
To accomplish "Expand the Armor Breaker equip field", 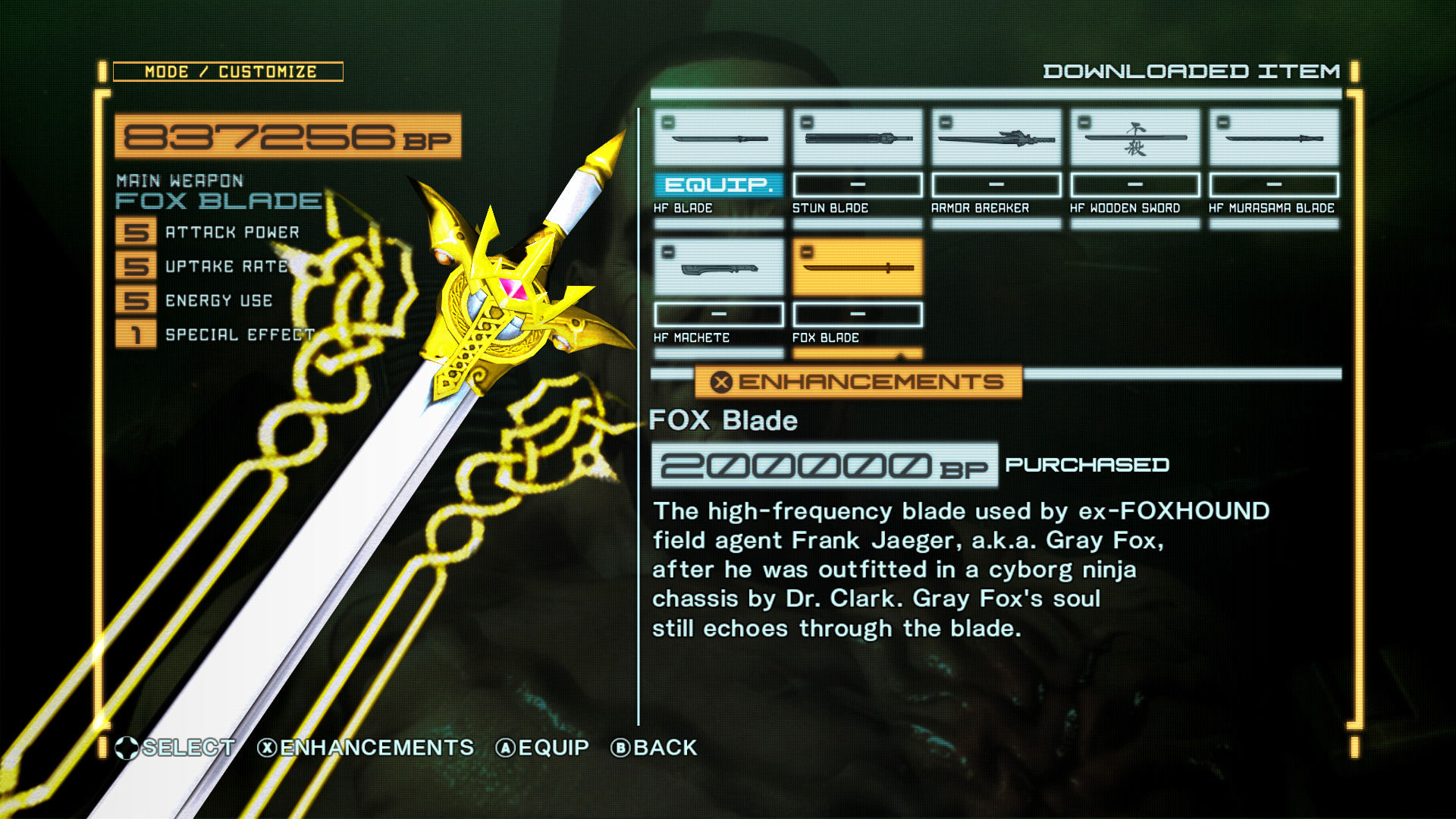I will tap(996, 184).
